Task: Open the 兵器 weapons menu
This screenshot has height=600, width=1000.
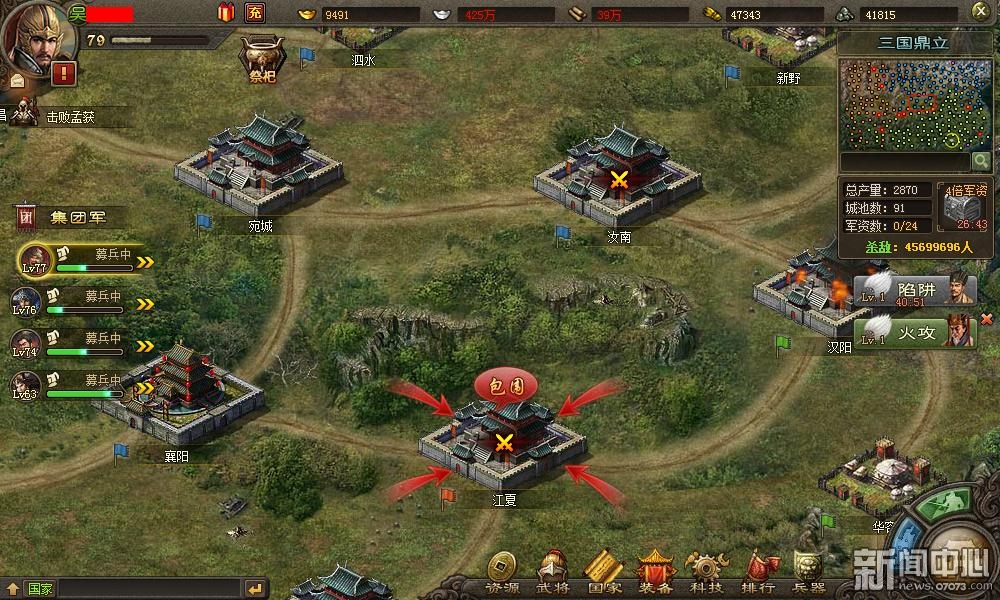Action: point(808,571)
